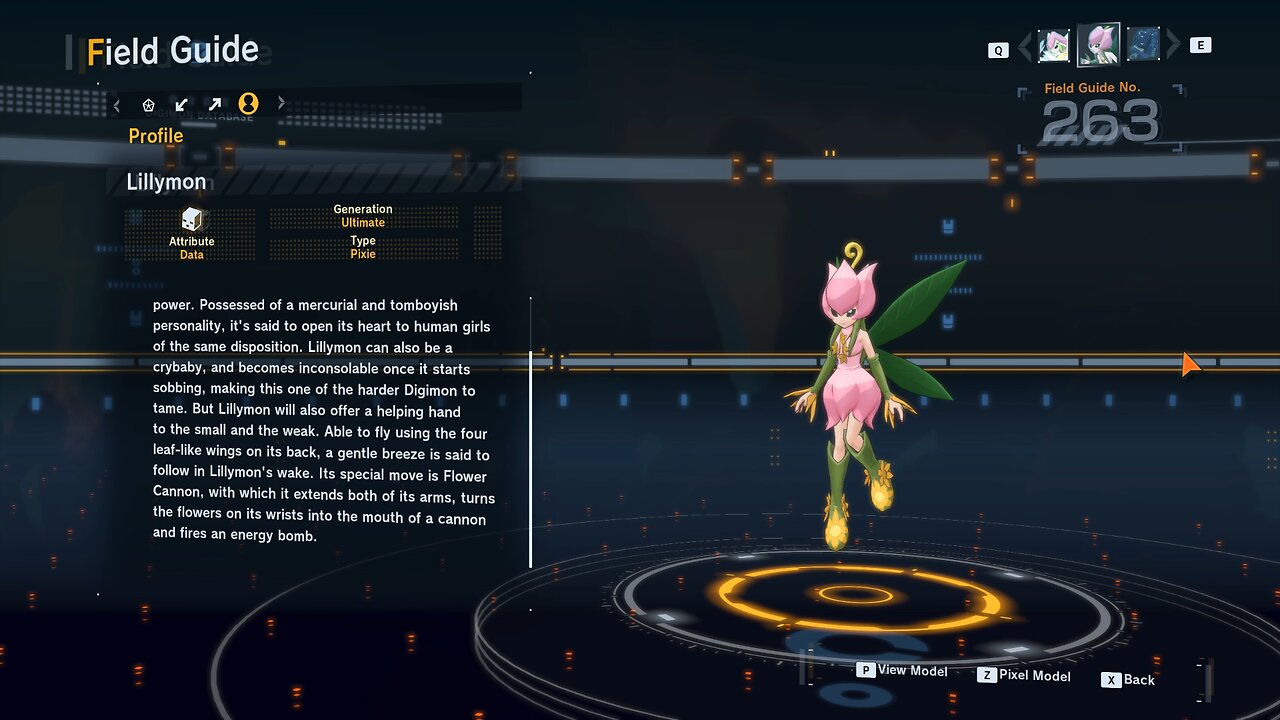Select the previous Digimon portrait thumbnail
Viewport: 1280px width, 720px height.
(x=1053, y=45)
